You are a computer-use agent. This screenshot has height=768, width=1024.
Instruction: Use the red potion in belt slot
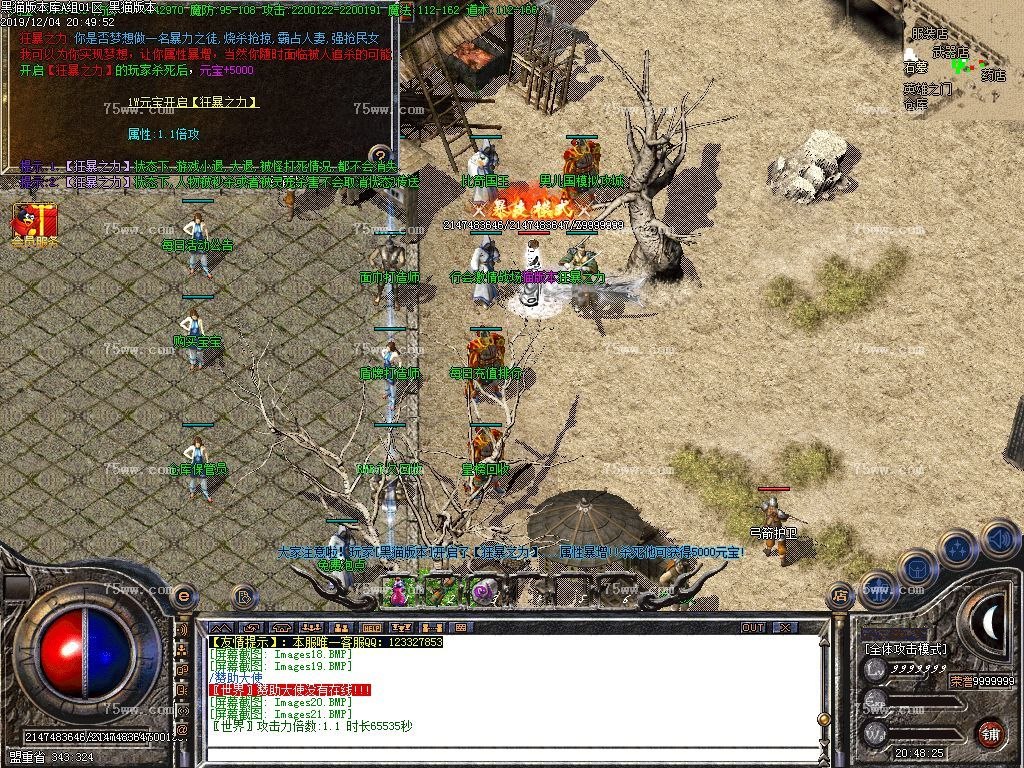click(400, 592)
